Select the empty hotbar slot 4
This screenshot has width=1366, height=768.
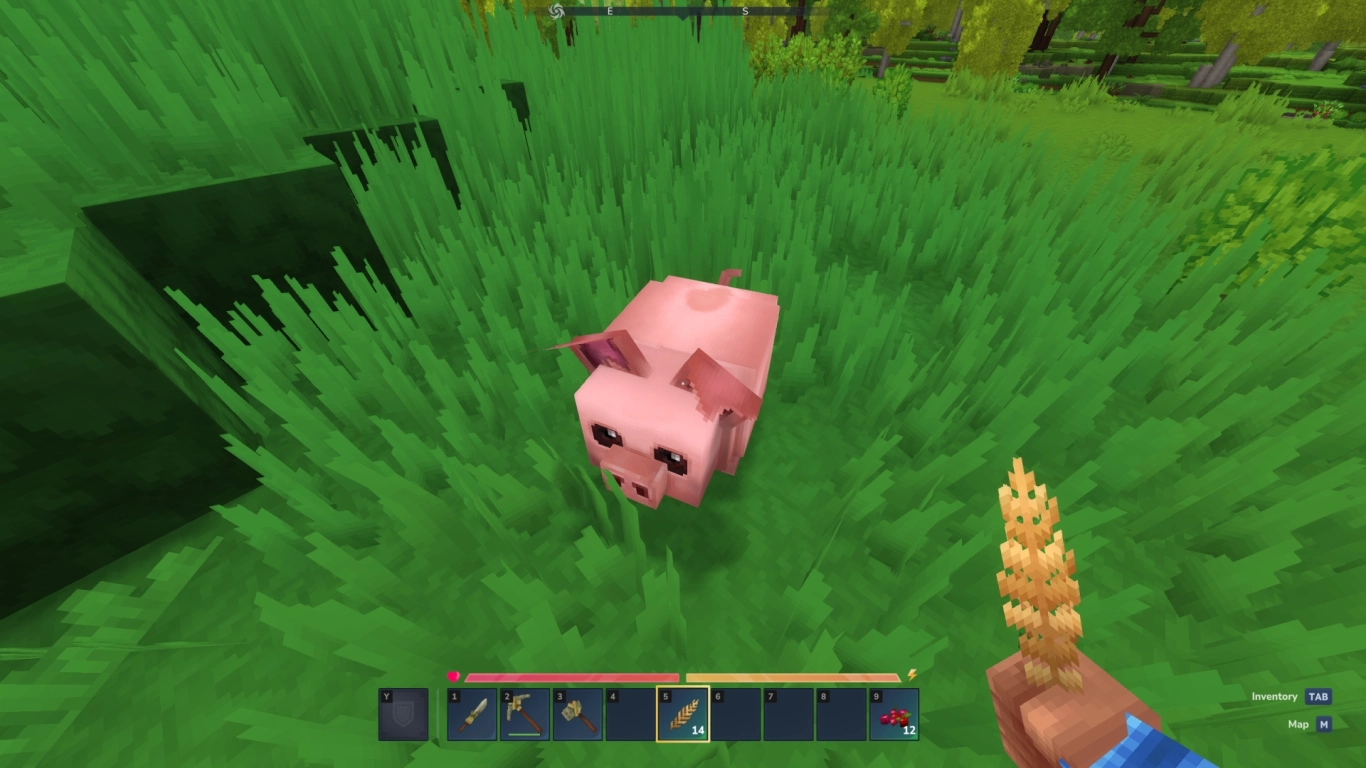(630, 713)
